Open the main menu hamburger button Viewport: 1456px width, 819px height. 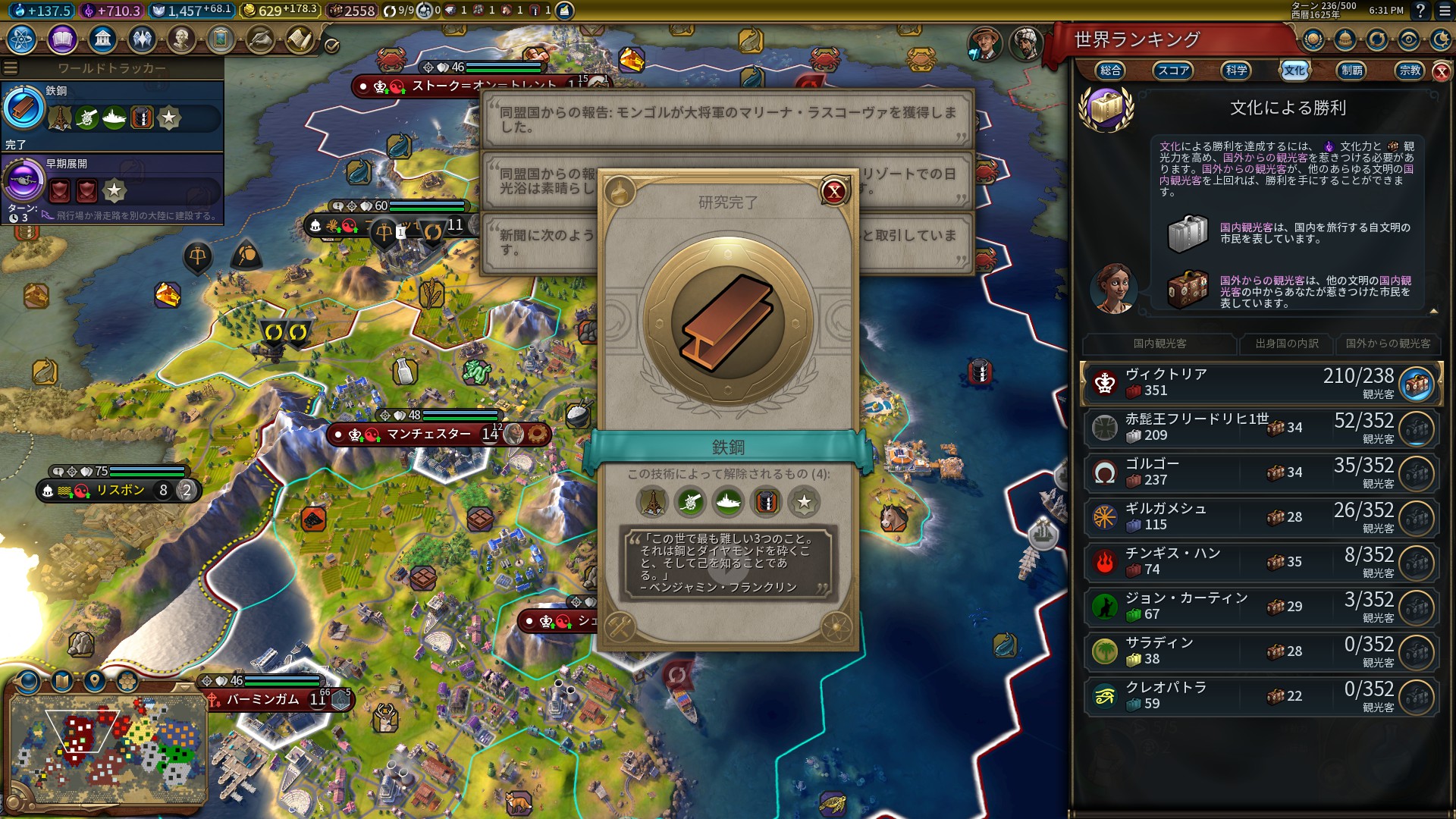tap(1445, 11)
